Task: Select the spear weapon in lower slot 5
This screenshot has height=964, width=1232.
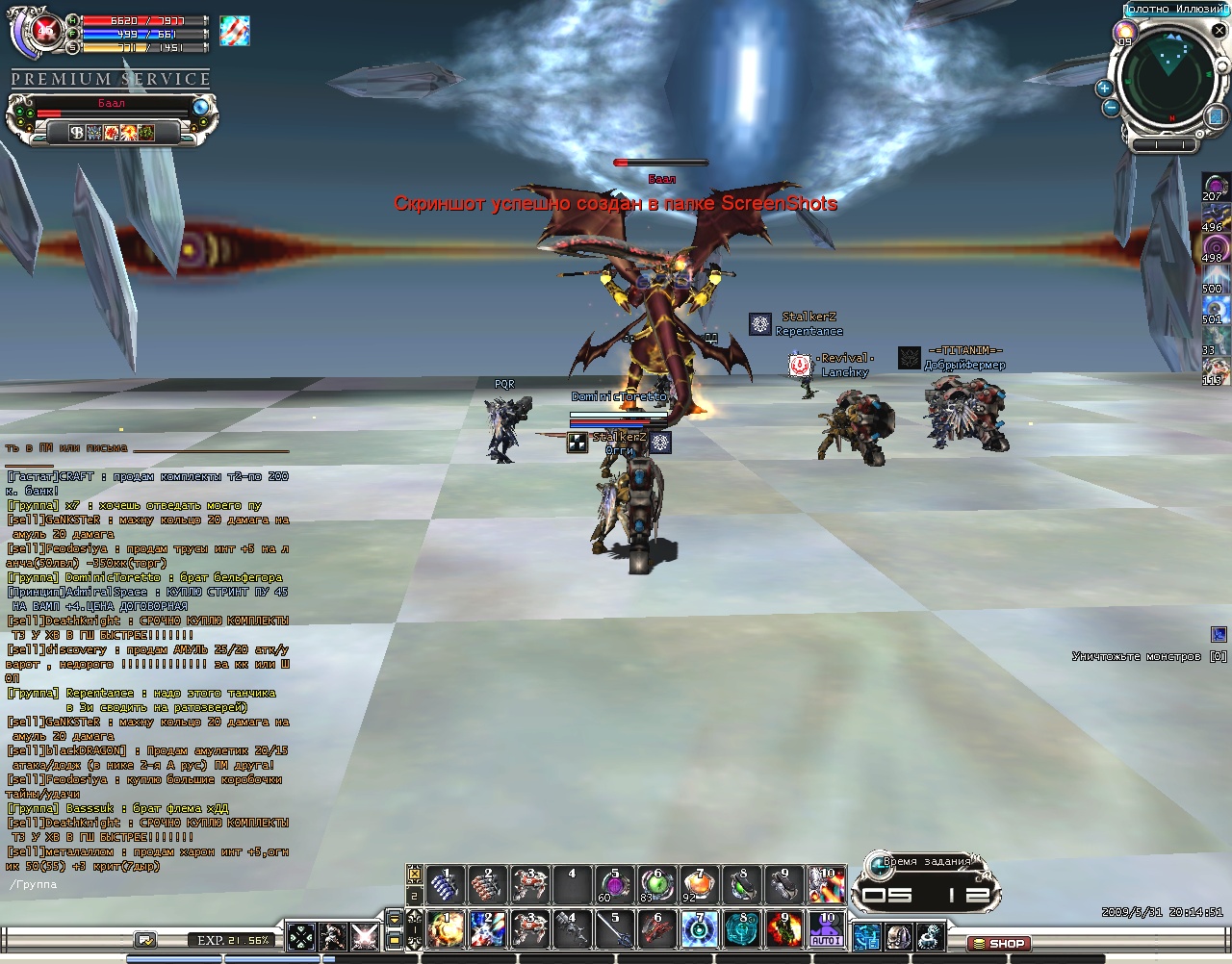Action: click(x=614, y=929)
